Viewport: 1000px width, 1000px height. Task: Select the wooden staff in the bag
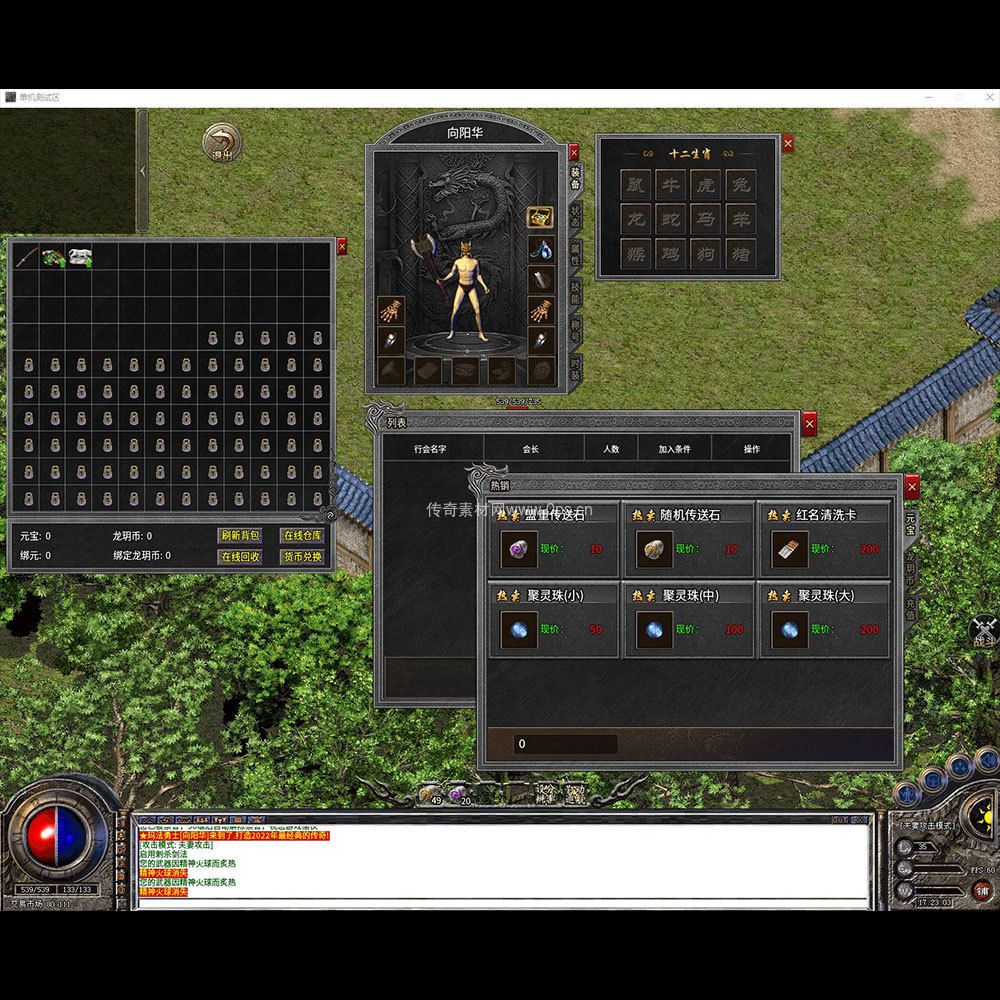click(x=26, y=257)
